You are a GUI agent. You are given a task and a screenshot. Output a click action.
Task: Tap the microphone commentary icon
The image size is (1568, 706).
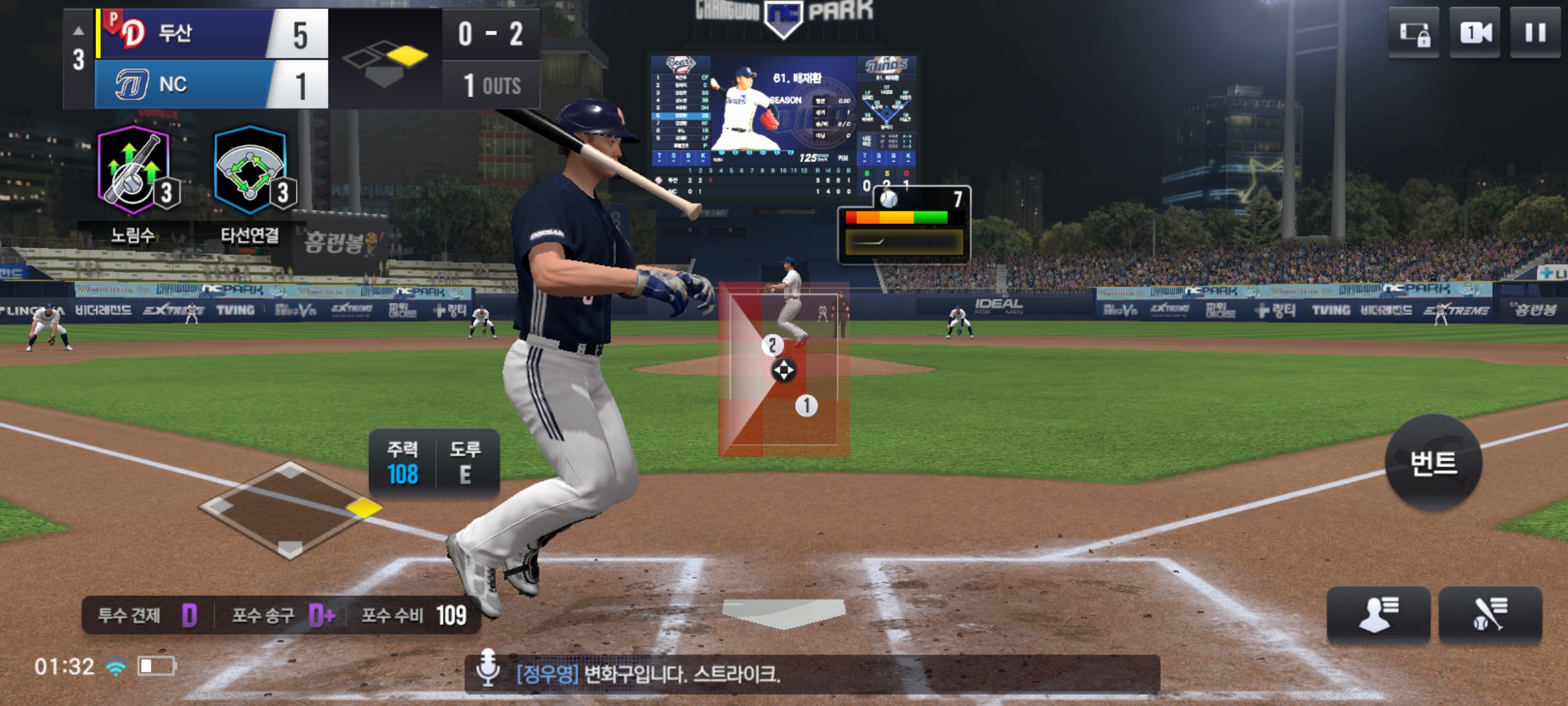pyautogui.click(x=487, y=667)
